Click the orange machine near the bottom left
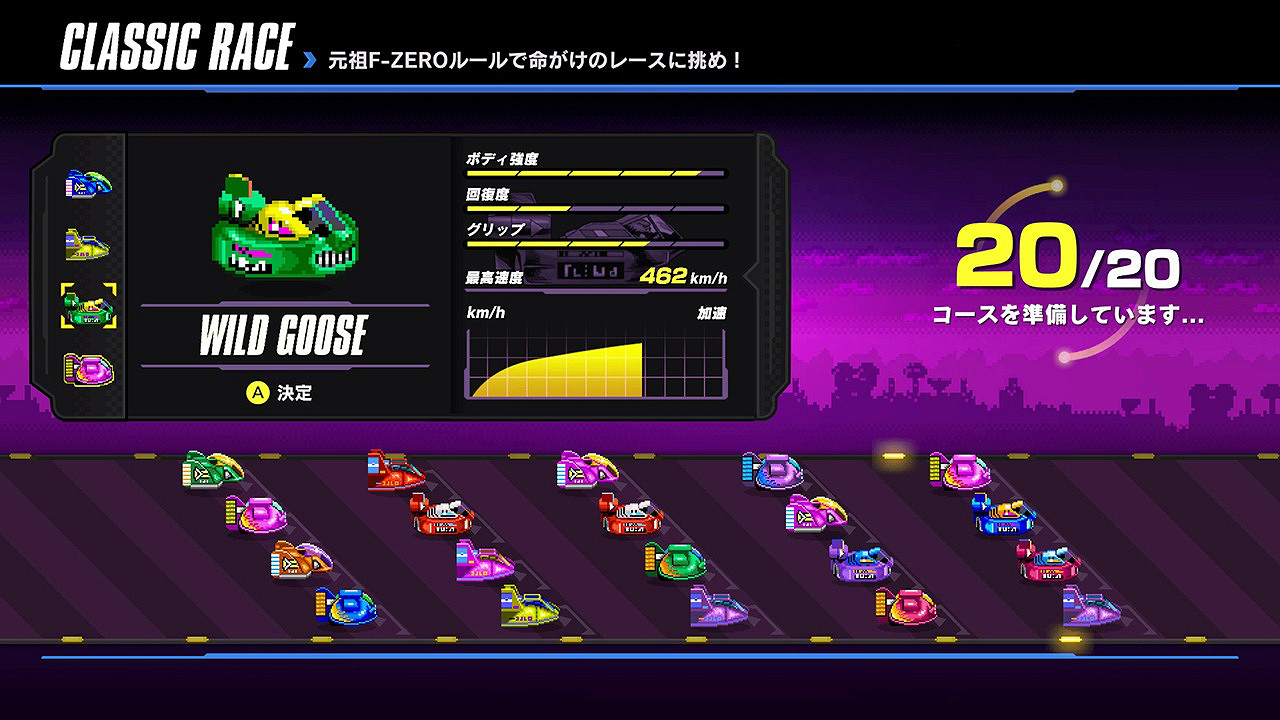The height and width of the screenshot is (720, 1280). (x=300, y=557)
